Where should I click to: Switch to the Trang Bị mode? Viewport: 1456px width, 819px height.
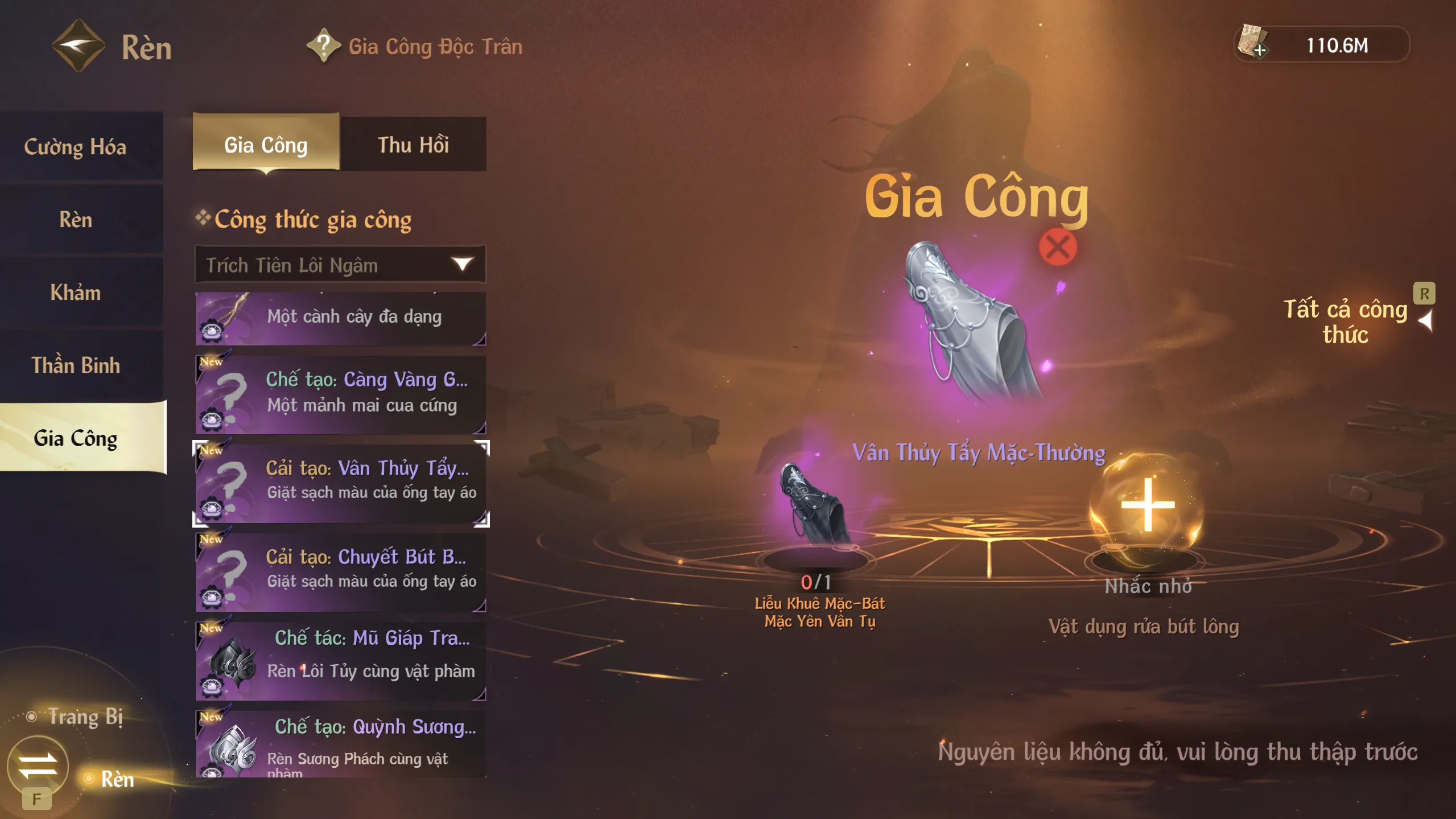click(x=84, y=717)
